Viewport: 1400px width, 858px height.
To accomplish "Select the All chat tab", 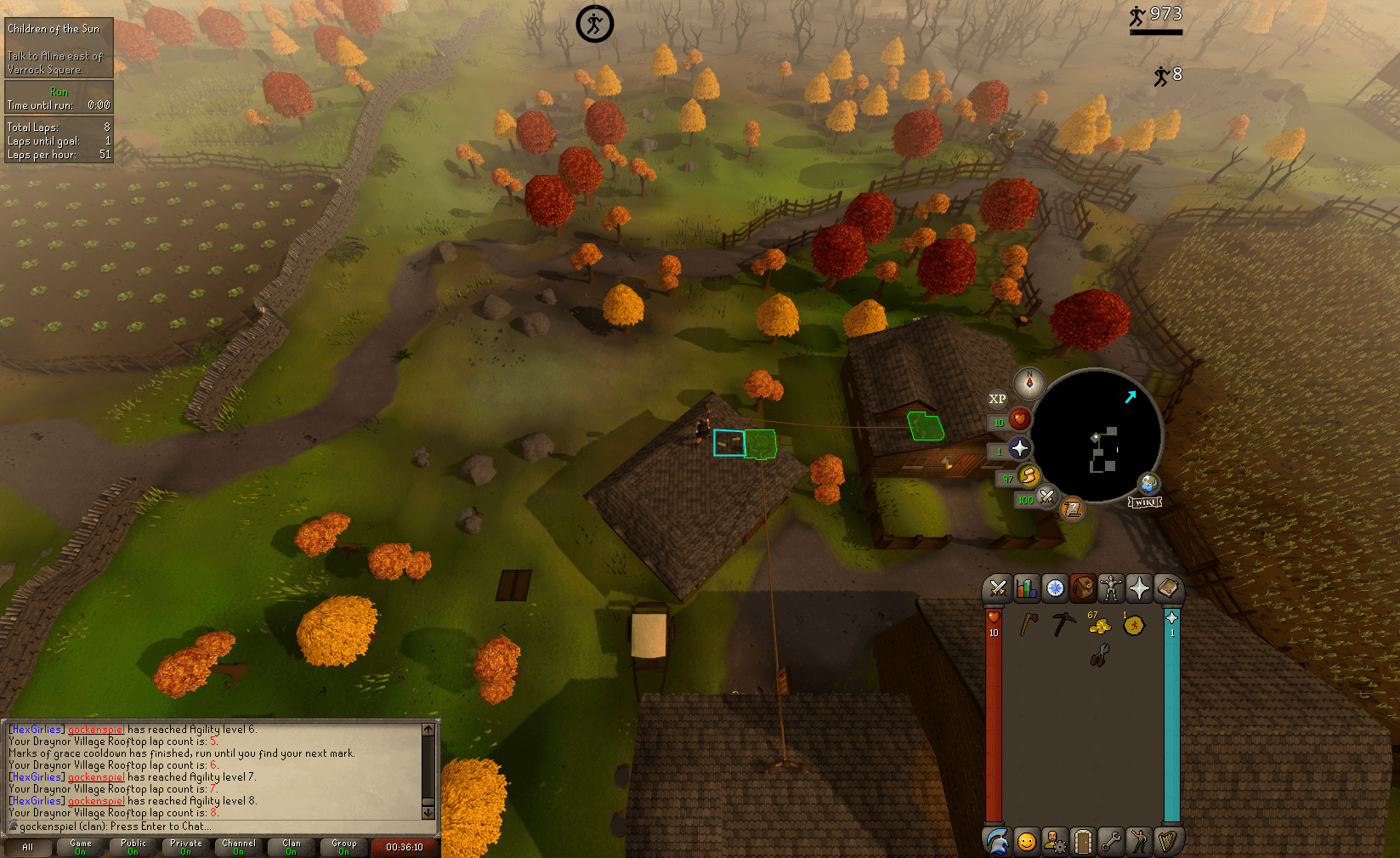I will 29,847.
